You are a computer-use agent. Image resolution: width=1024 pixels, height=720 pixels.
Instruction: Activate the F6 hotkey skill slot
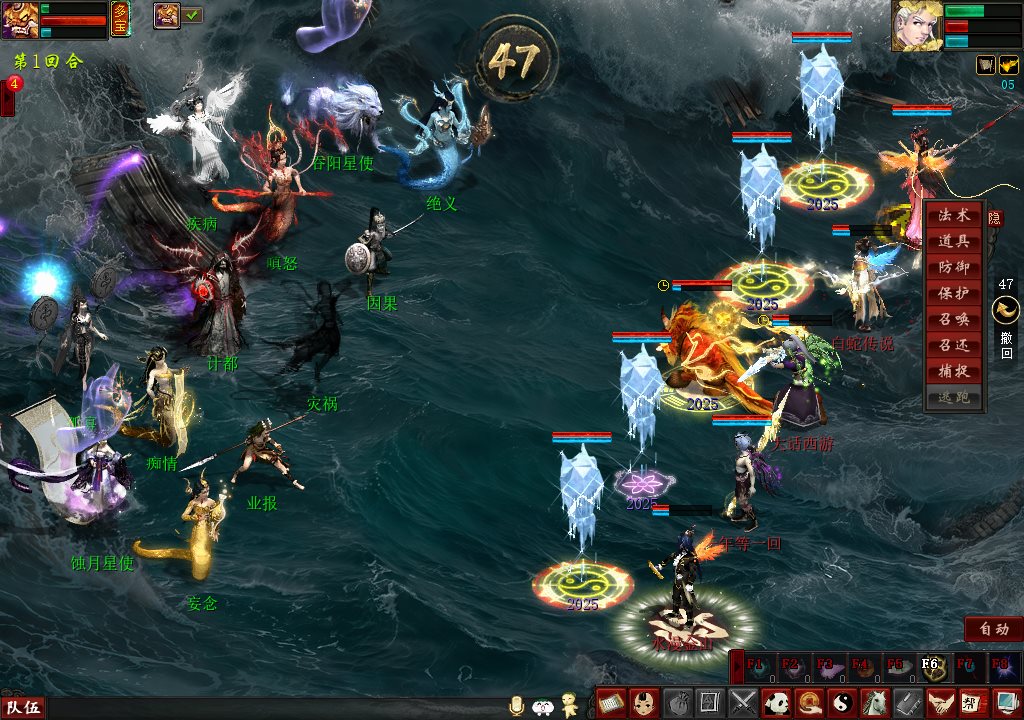click(931, 667)
